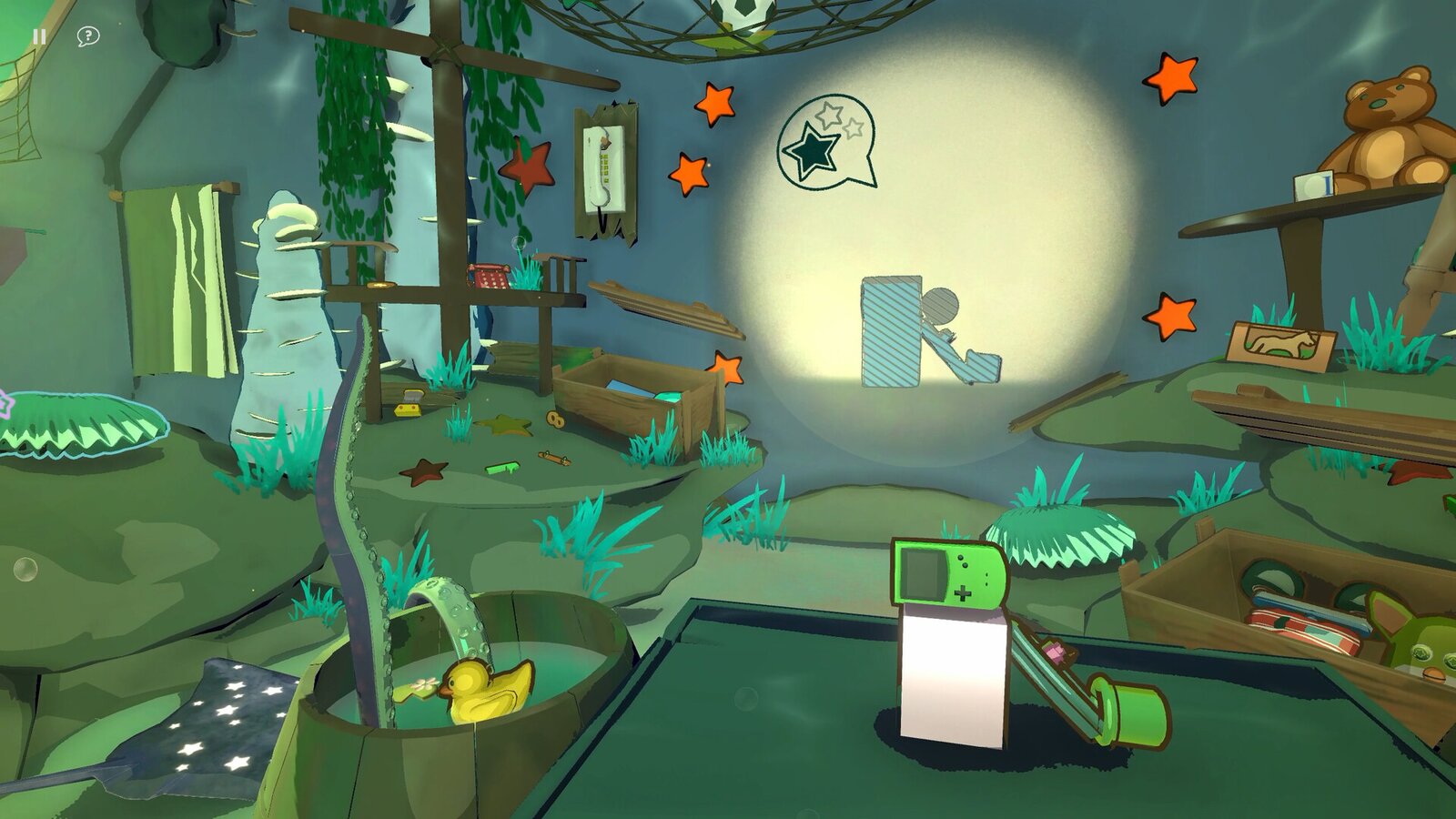Open the hint speech-bubble icon

(86, 36)
